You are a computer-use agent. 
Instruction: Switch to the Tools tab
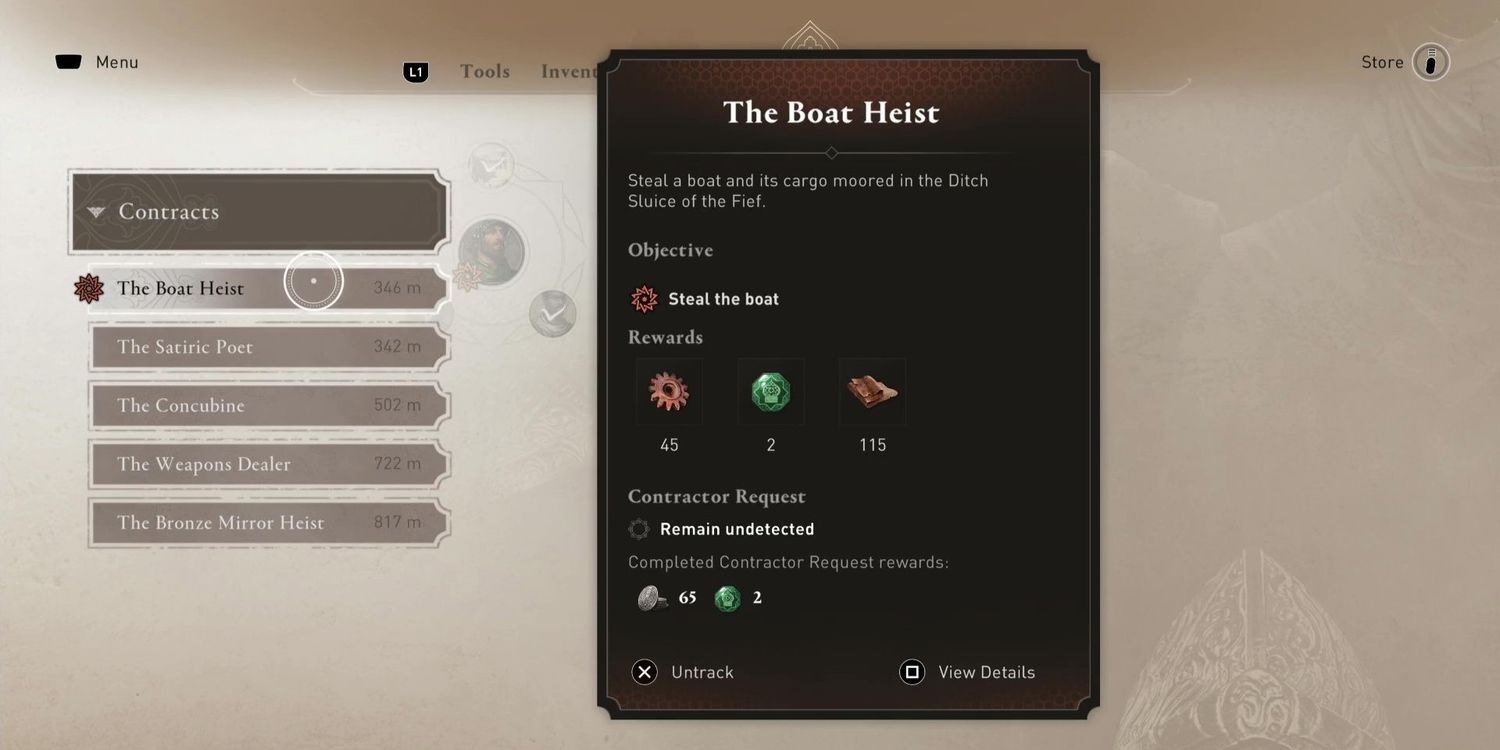485,72
